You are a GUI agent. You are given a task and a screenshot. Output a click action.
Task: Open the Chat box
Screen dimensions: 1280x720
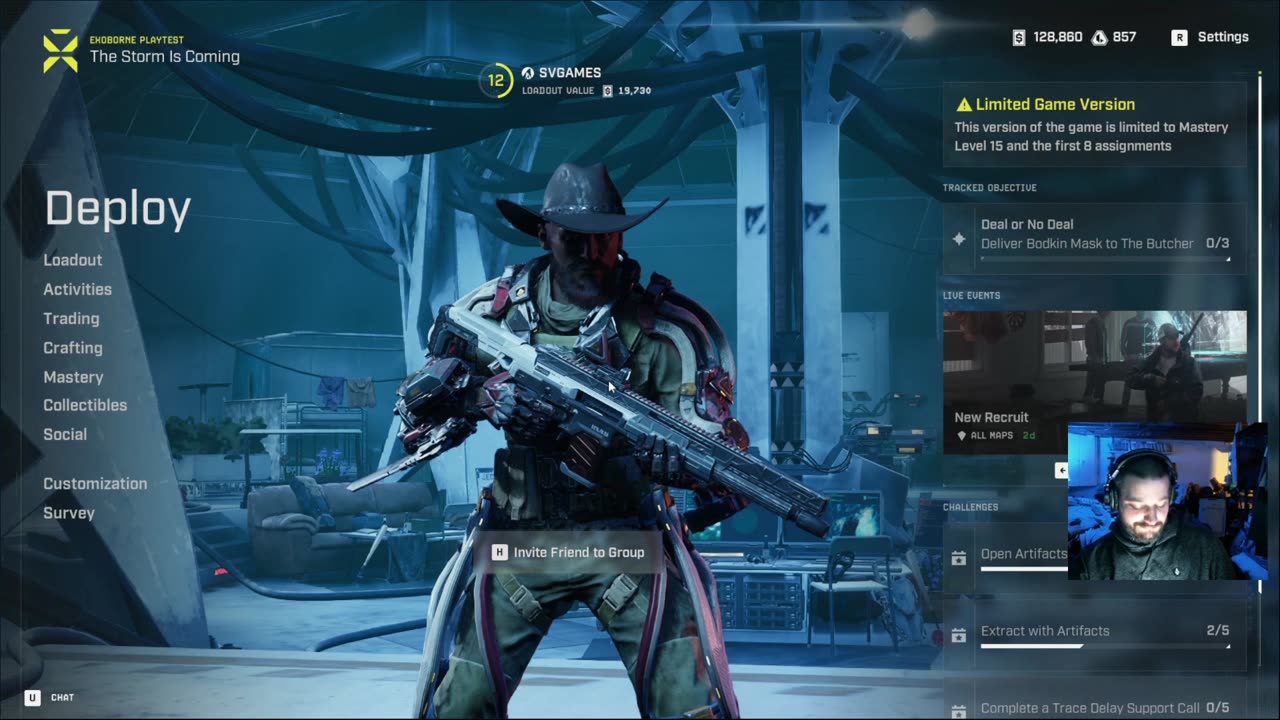click(x=49, y=697)
